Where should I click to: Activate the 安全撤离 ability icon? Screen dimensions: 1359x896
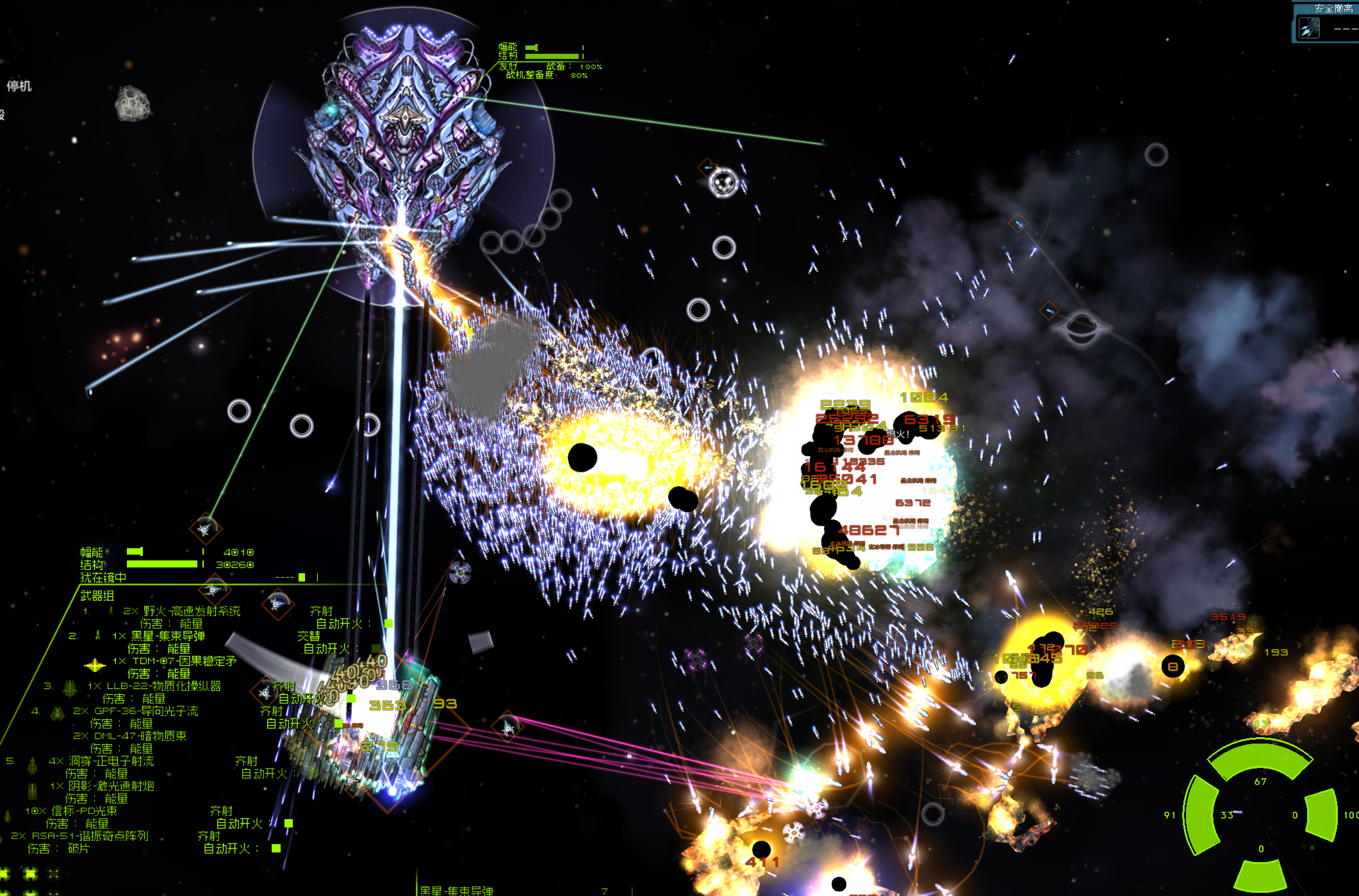(1308, 28)
